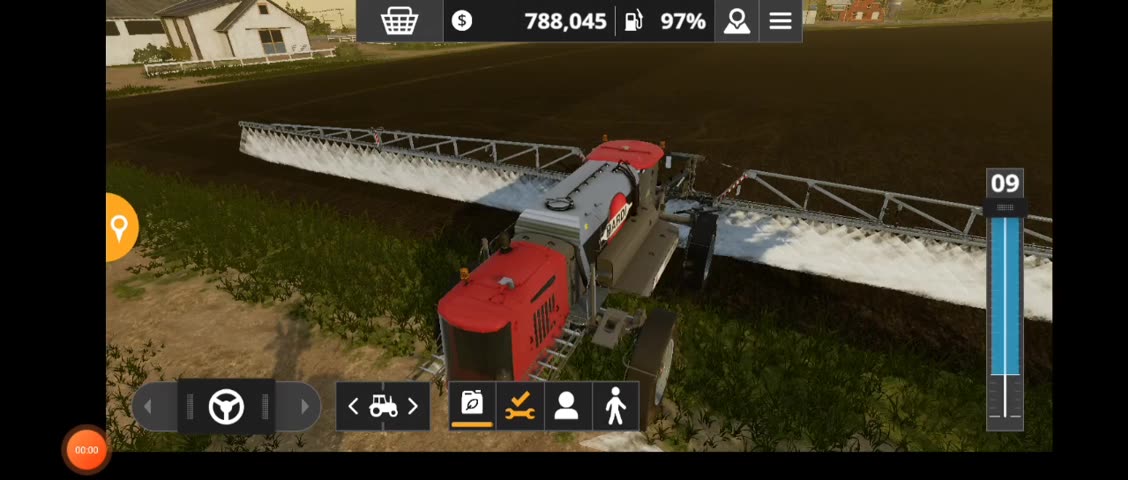The height and width of the screenshot is (480, 1128).
Task: Adjust the blue speed throttle slider
Action: 1004,300
